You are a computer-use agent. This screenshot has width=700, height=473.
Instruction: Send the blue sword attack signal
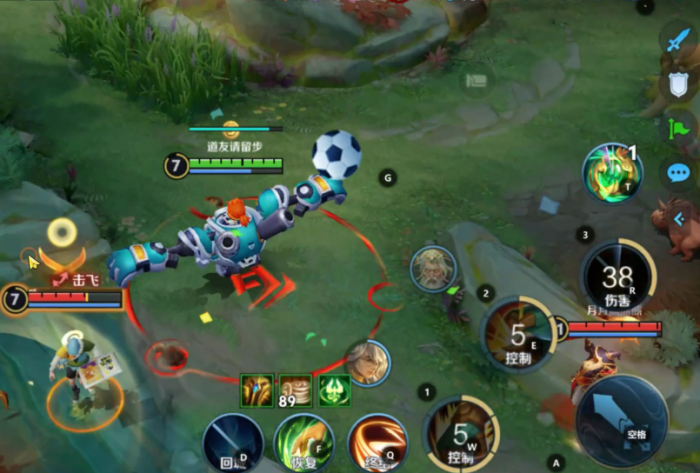pyautogui.click(x=678, y=41)
